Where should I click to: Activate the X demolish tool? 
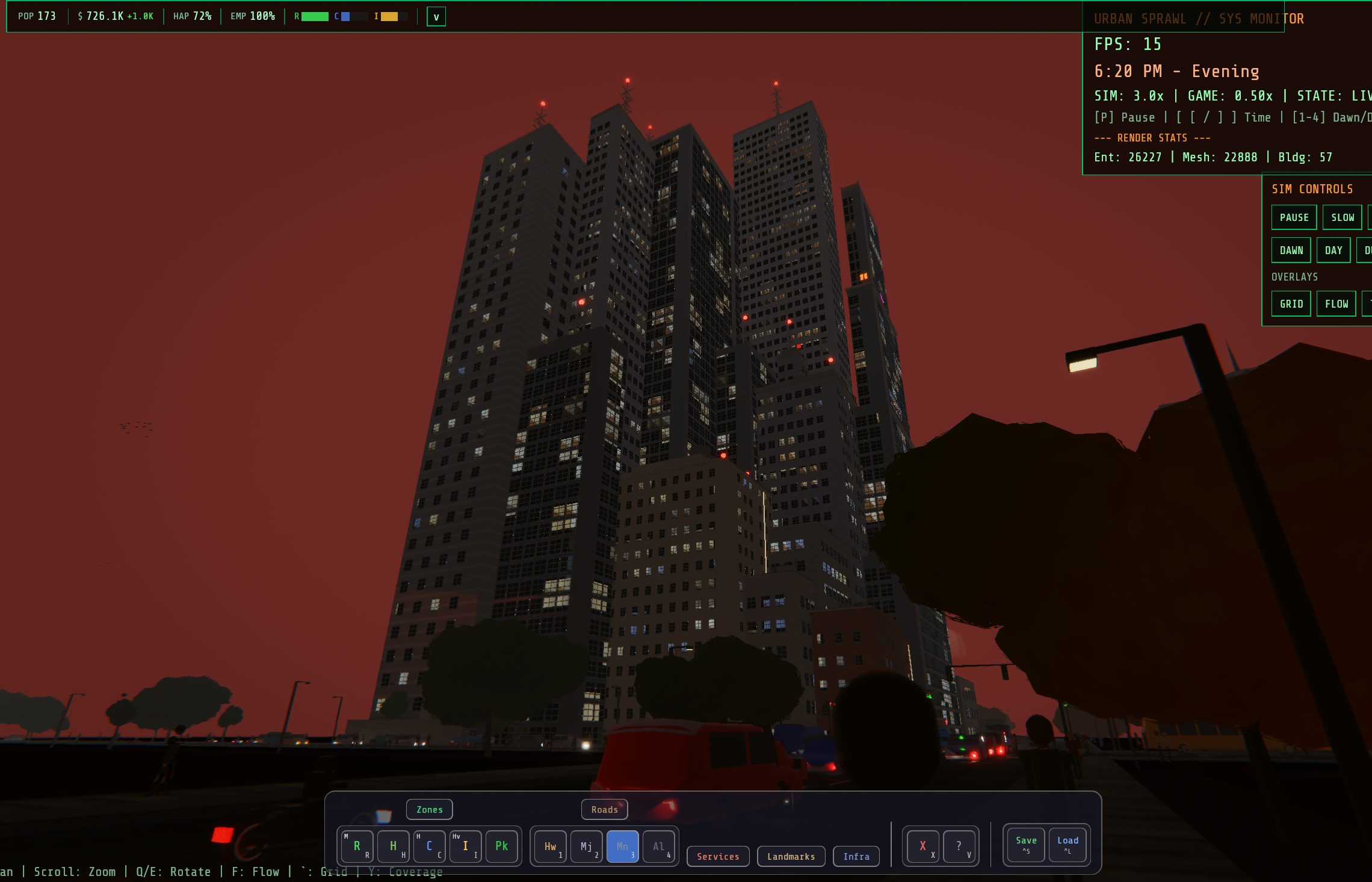[x=922, y=845]
